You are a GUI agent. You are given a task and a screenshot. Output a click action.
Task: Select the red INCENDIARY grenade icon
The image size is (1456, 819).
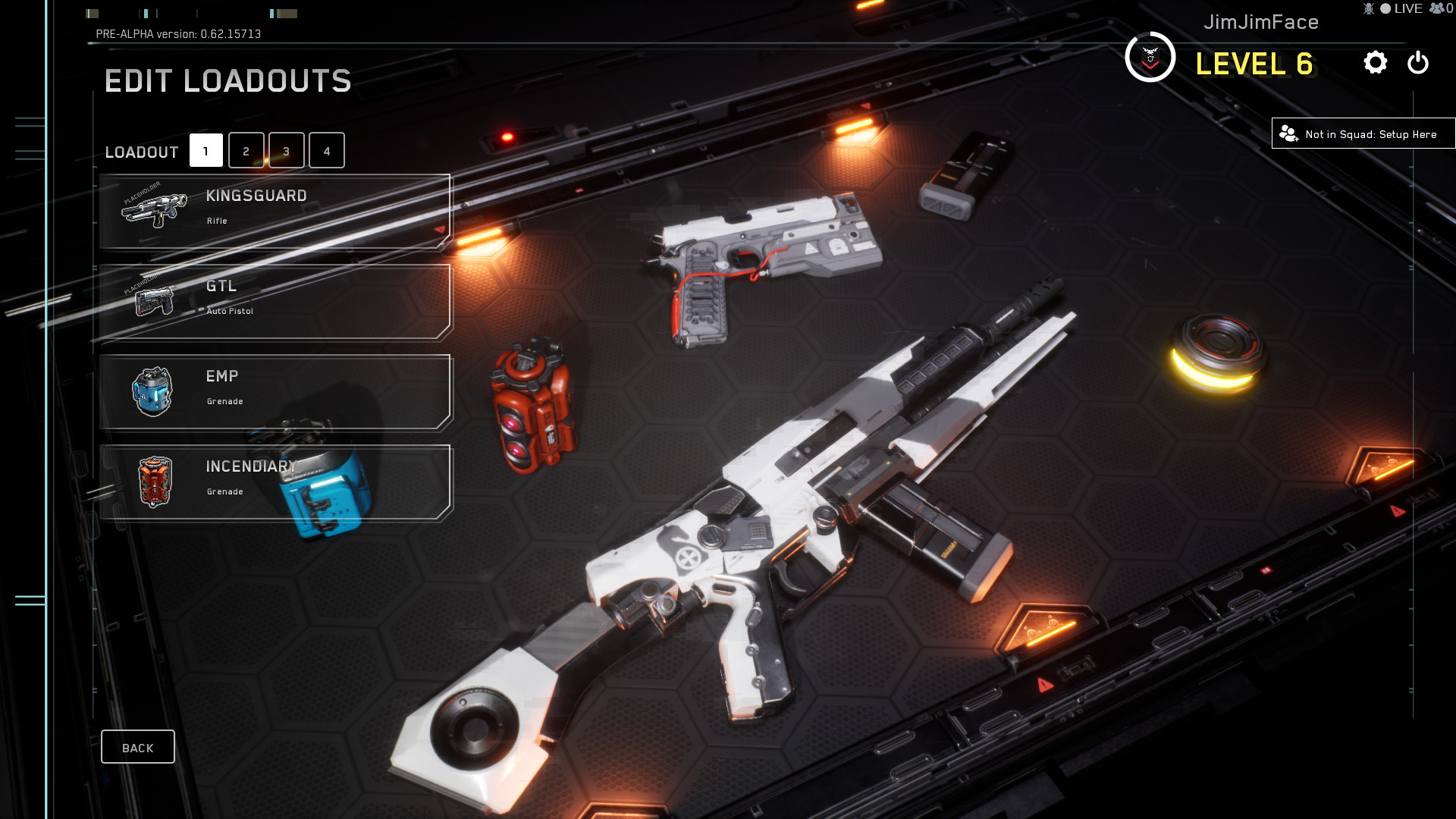point(154,481)
